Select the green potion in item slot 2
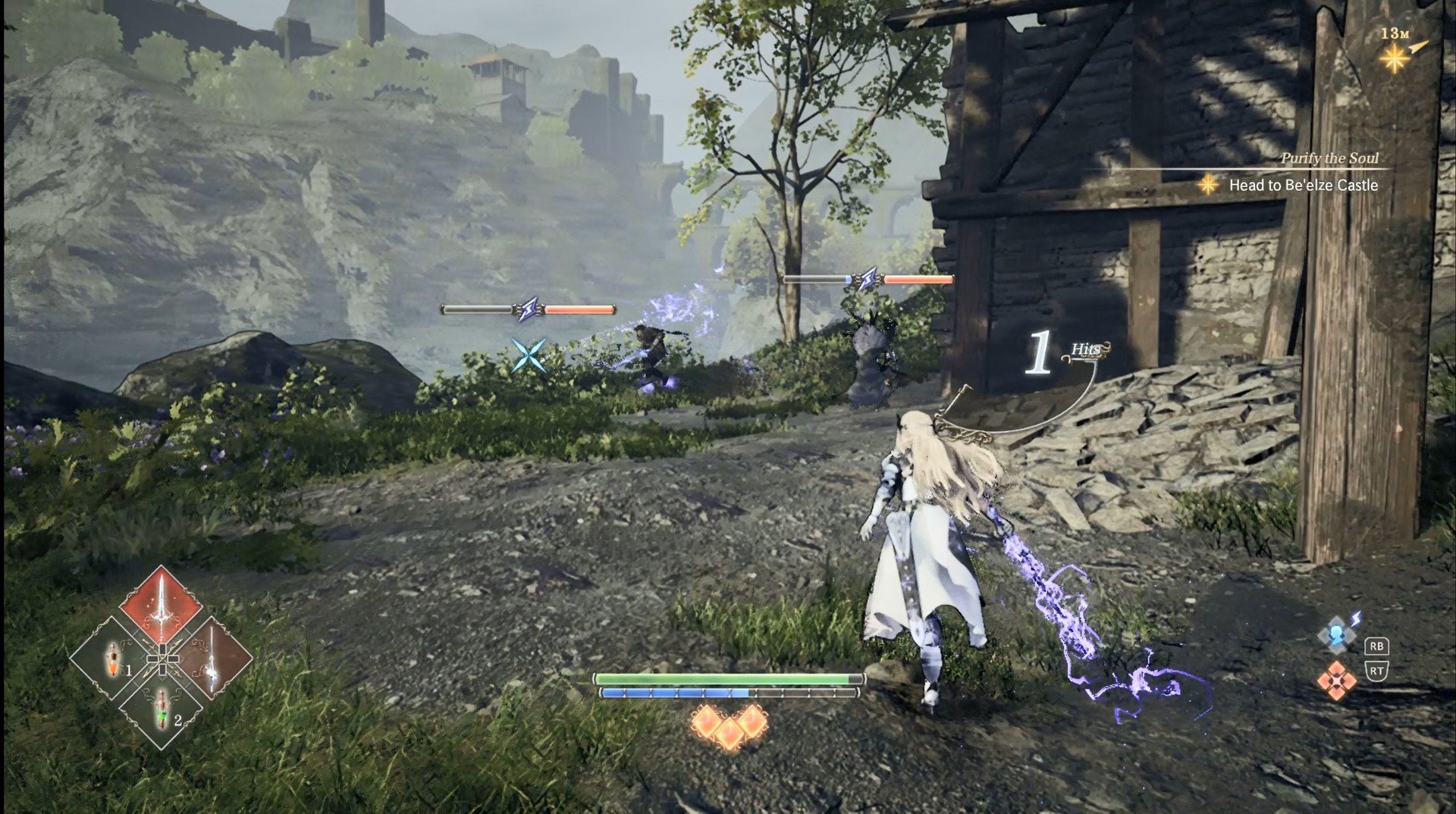Image resolution: width=1456 pixels, height=814 pixels. (161, 710)
